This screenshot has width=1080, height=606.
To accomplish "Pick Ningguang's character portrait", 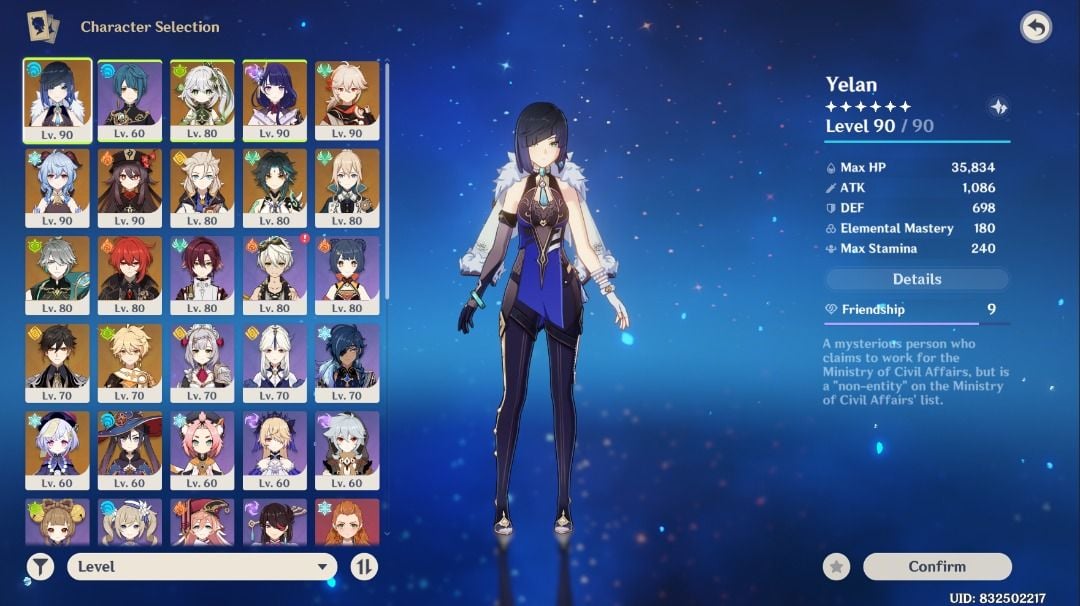I will click(275, 362).
